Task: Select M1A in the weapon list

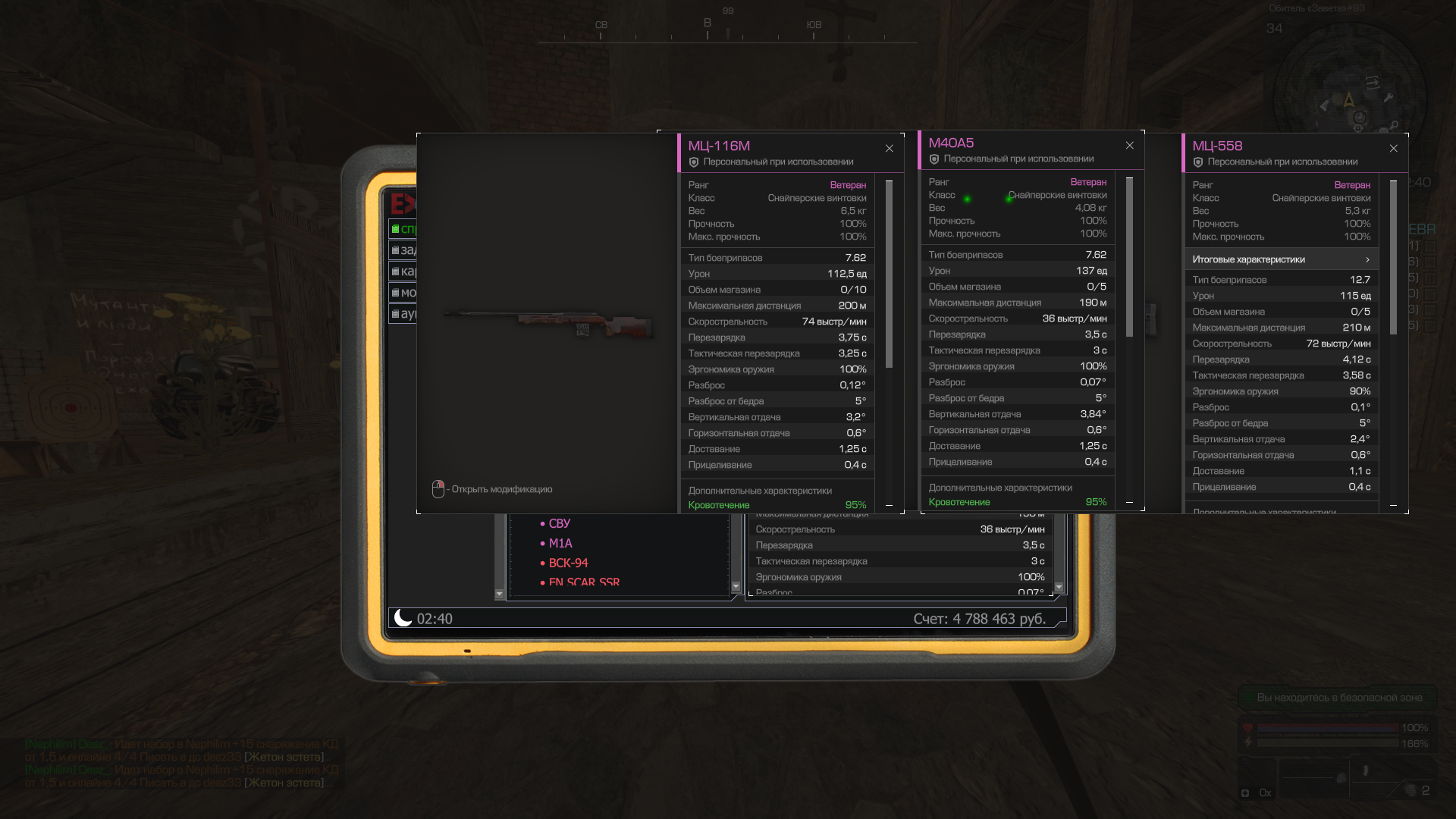Action: (560, 544)
